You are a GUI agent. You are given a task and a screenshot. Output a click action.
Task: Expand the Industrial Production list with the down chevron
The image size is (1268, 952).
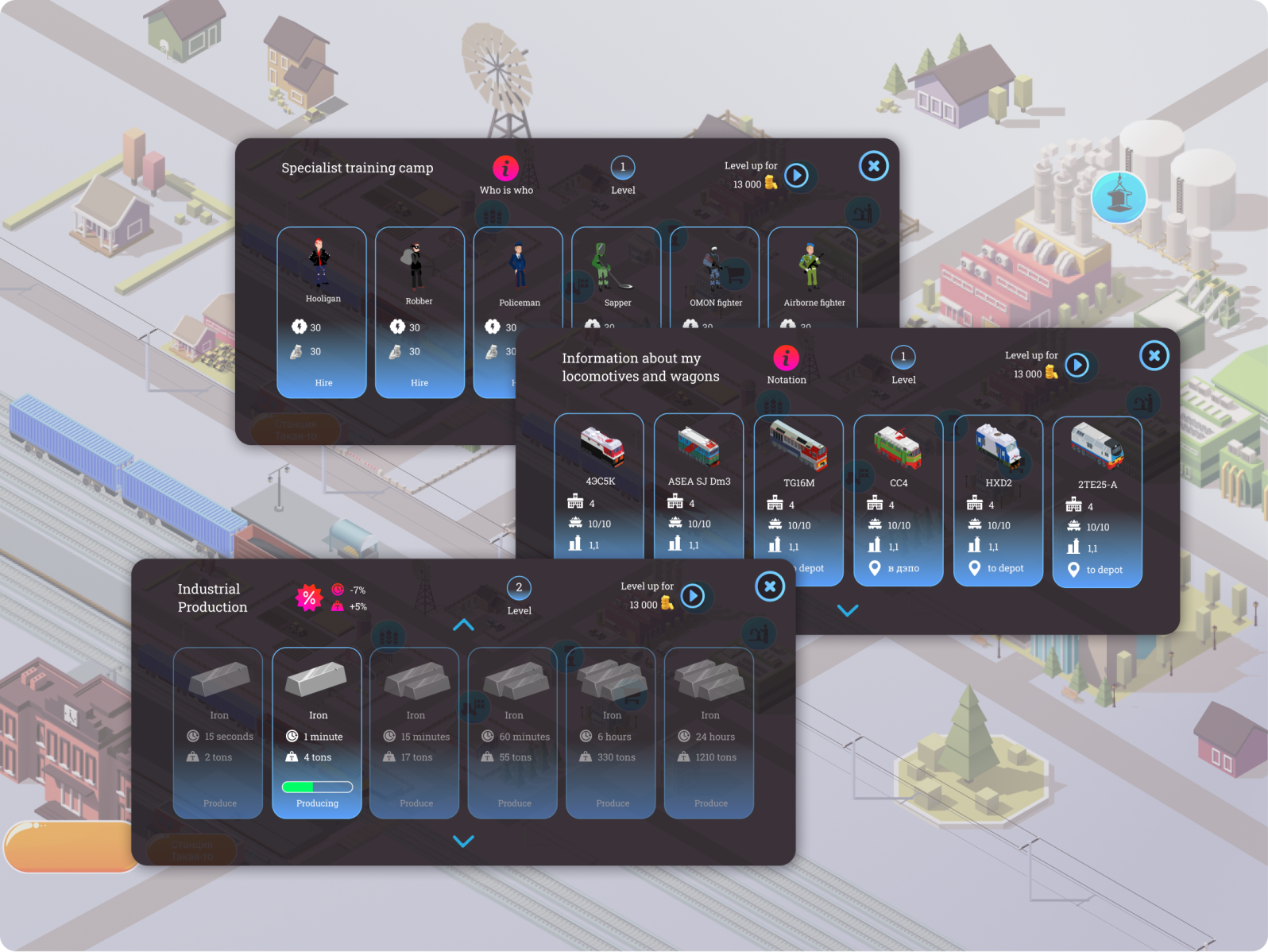coord(464,841)
